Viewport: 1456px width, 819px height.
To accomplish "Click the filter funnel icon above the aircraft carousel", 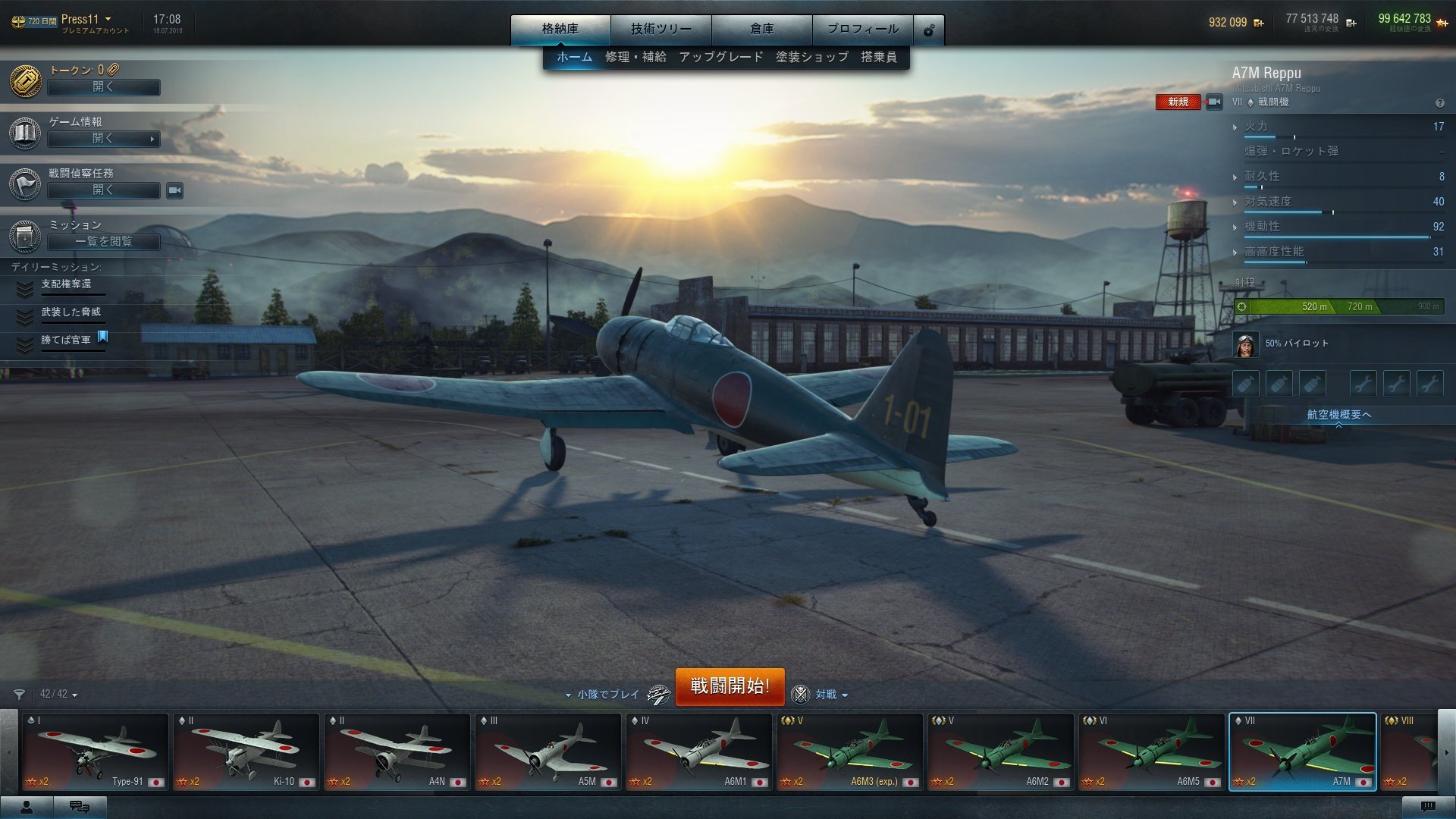I will [20, 695].
